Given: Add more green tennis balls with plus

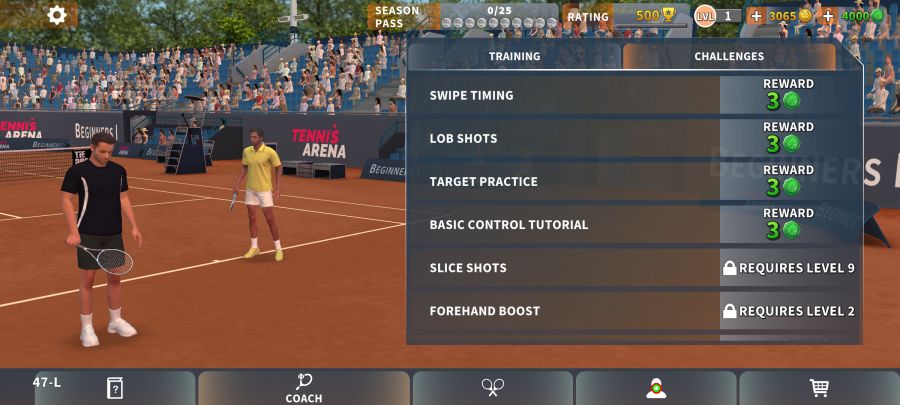Looking at the screenshot, I should point(828,16).
